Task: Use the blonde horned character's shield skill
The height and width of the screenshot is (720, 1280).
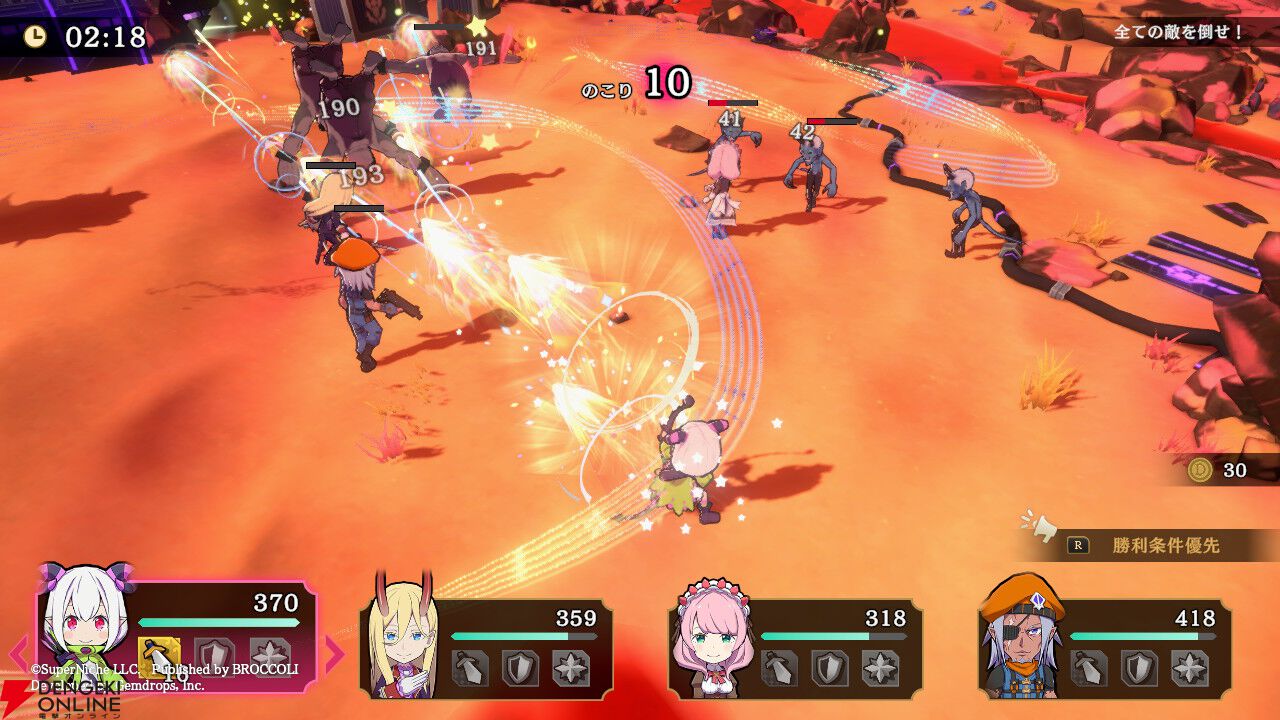Action: click(520, 668)
